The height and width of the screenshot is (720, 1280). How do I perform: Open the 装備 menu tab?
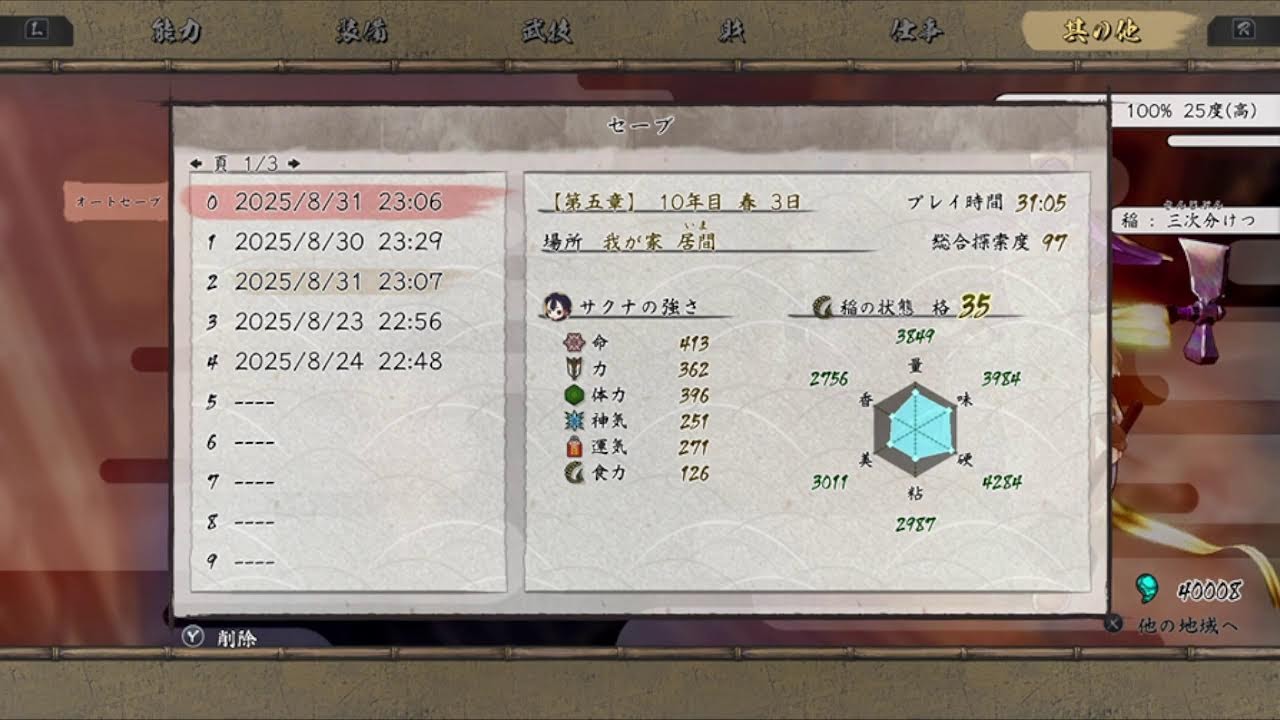360,29
